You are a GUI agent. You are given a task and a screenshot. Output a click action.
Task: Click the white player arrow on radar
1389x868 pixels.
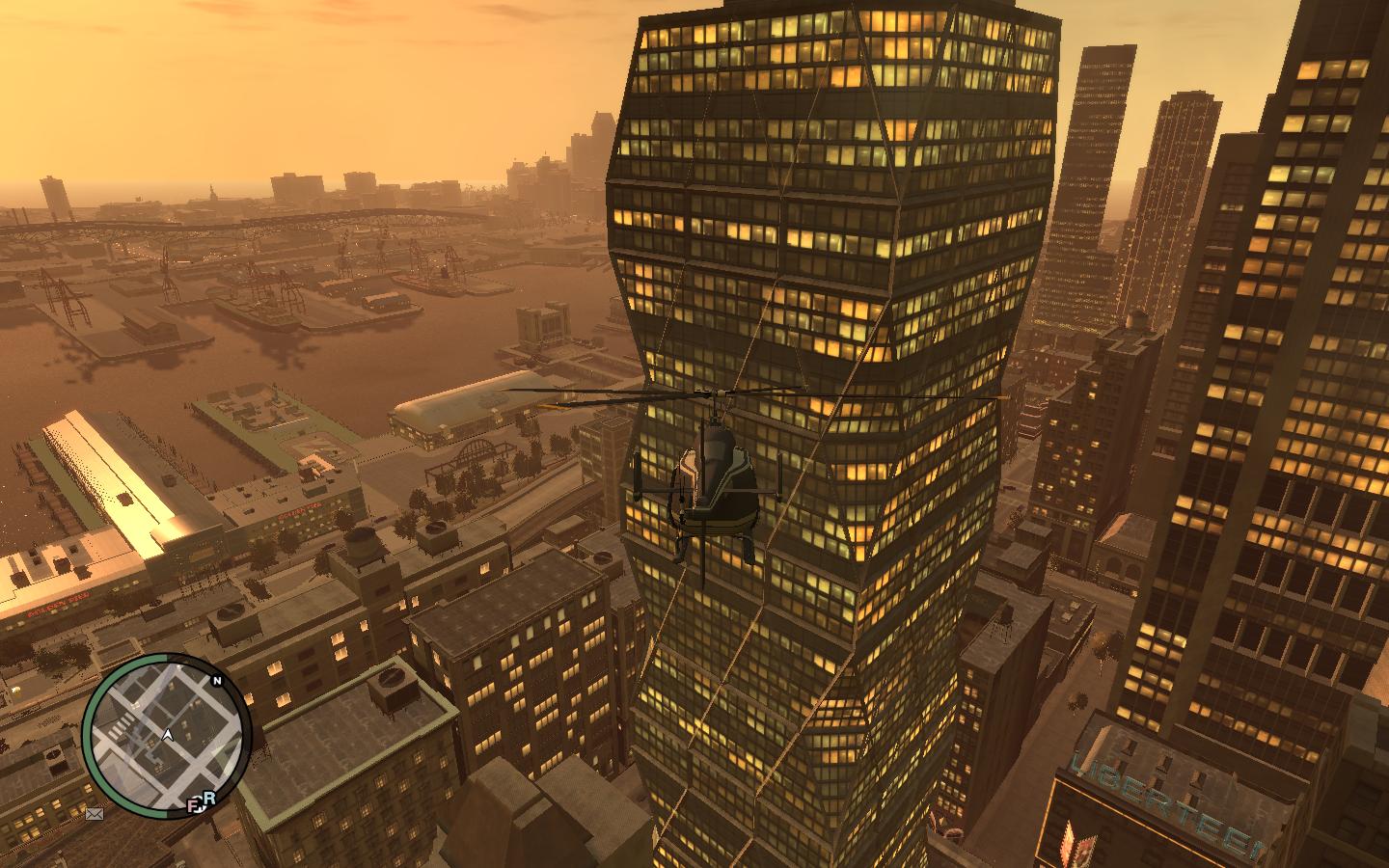(x=168, y=735)
